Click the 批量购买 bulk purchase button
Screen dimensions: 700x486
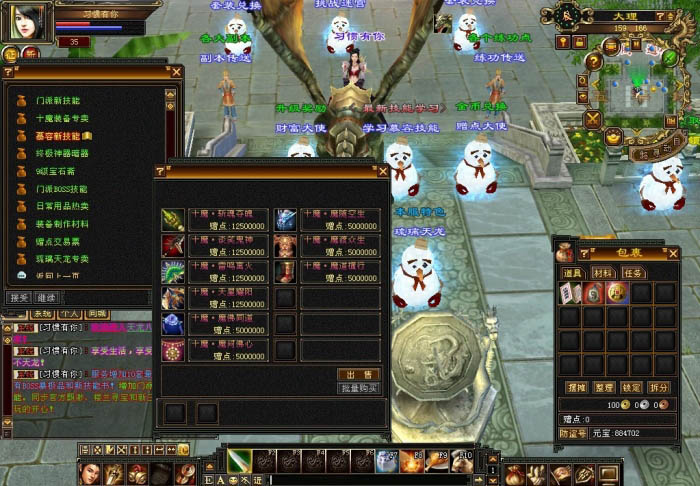pyautogui.click(x=359, y=388)
